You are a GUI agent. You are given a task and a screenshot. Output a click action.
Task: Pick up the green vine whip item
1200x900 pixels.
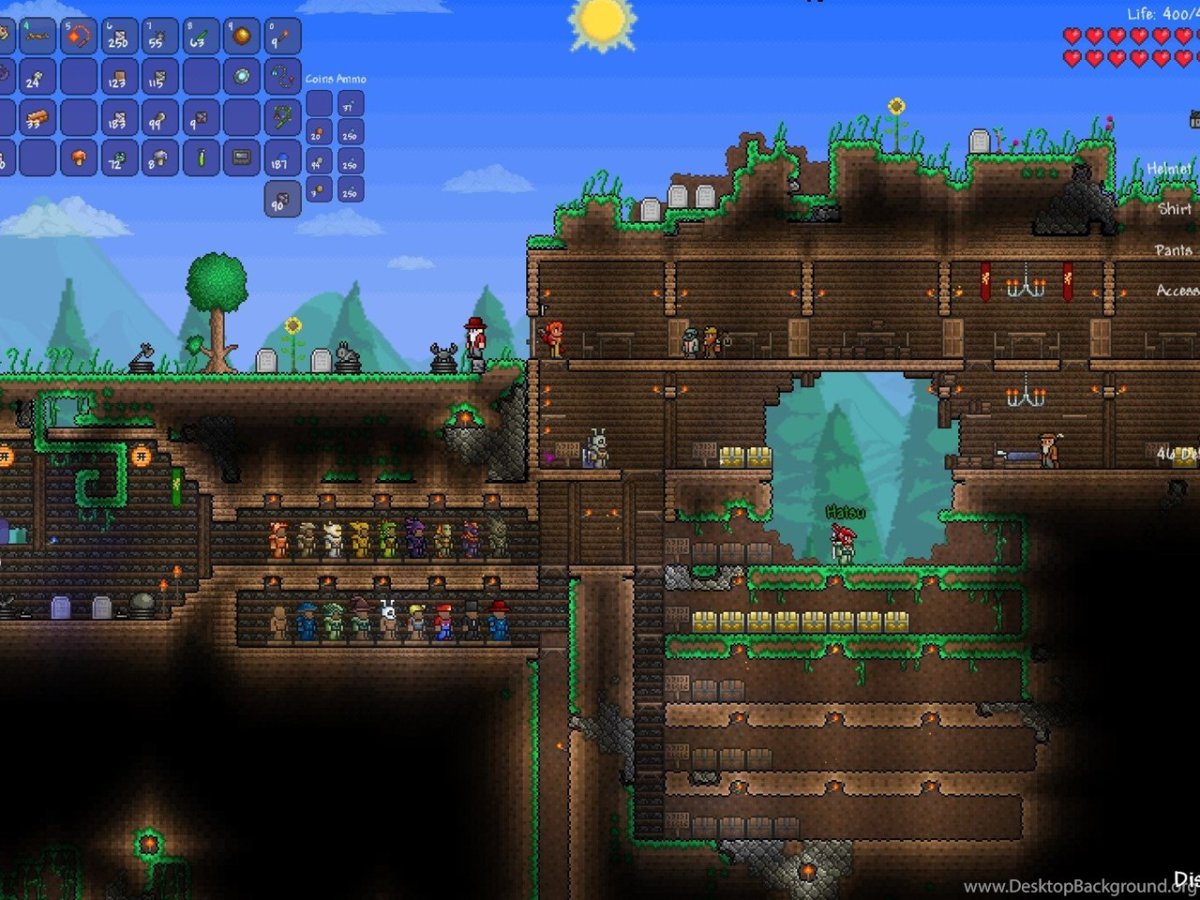coord(283,117)
